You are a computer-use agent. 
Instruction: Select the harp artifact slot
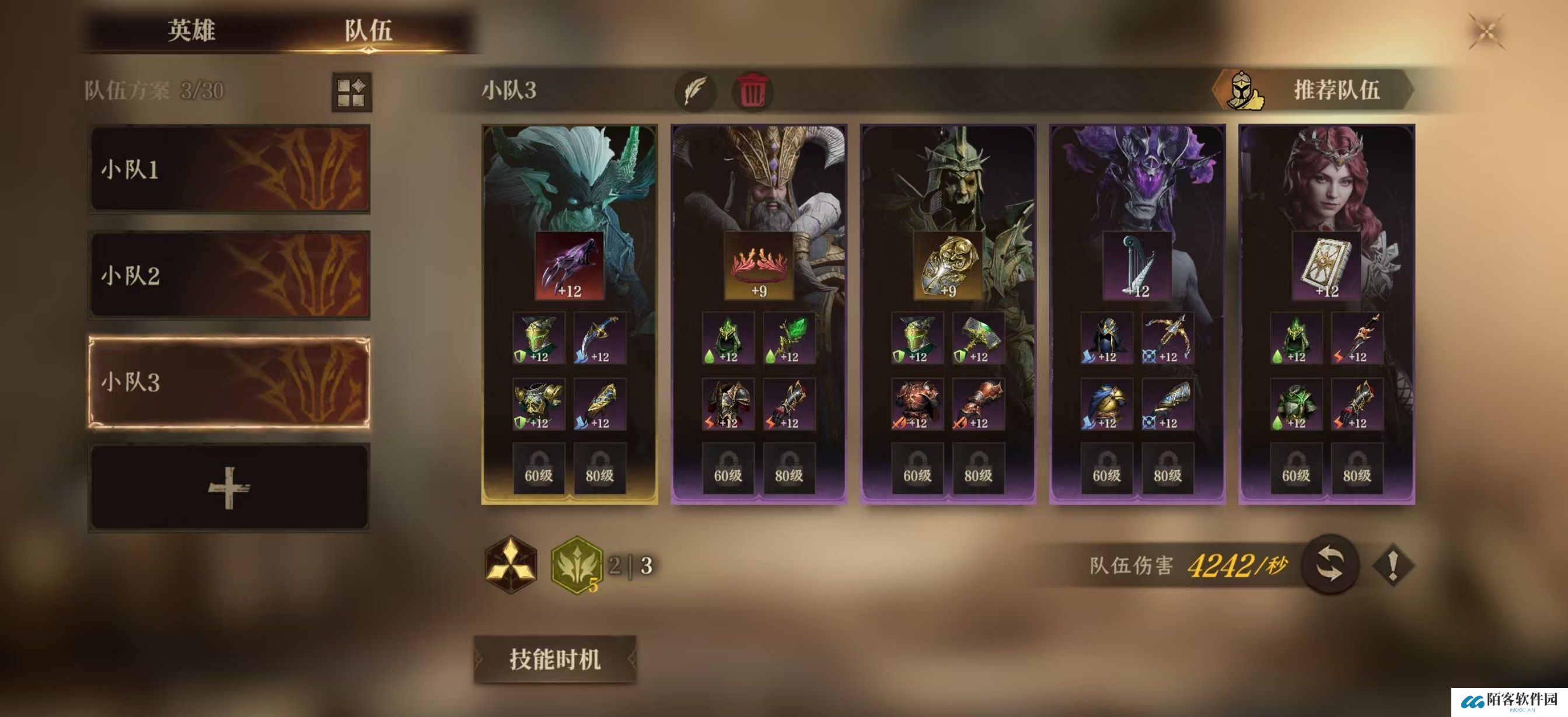pyautogui.click(x=1137, y=265)
